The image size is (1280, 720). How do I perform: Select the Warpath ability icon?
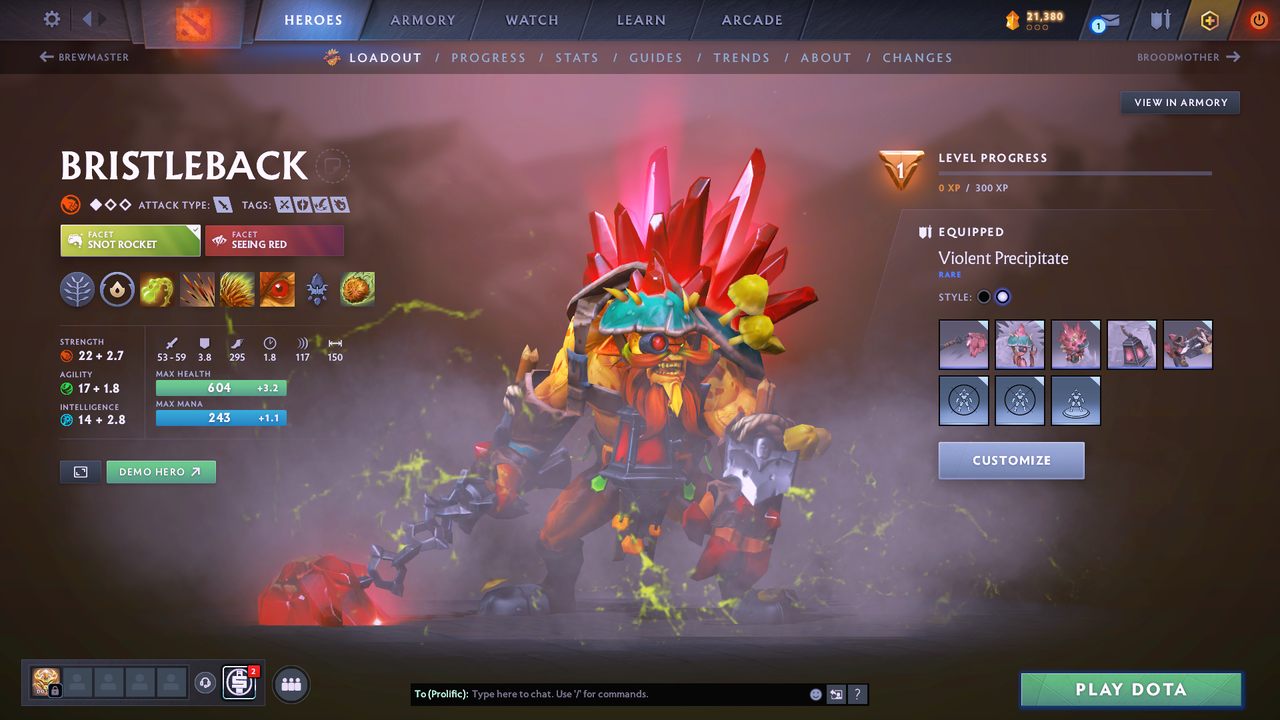pyautogui.click(x=277, y=289)
